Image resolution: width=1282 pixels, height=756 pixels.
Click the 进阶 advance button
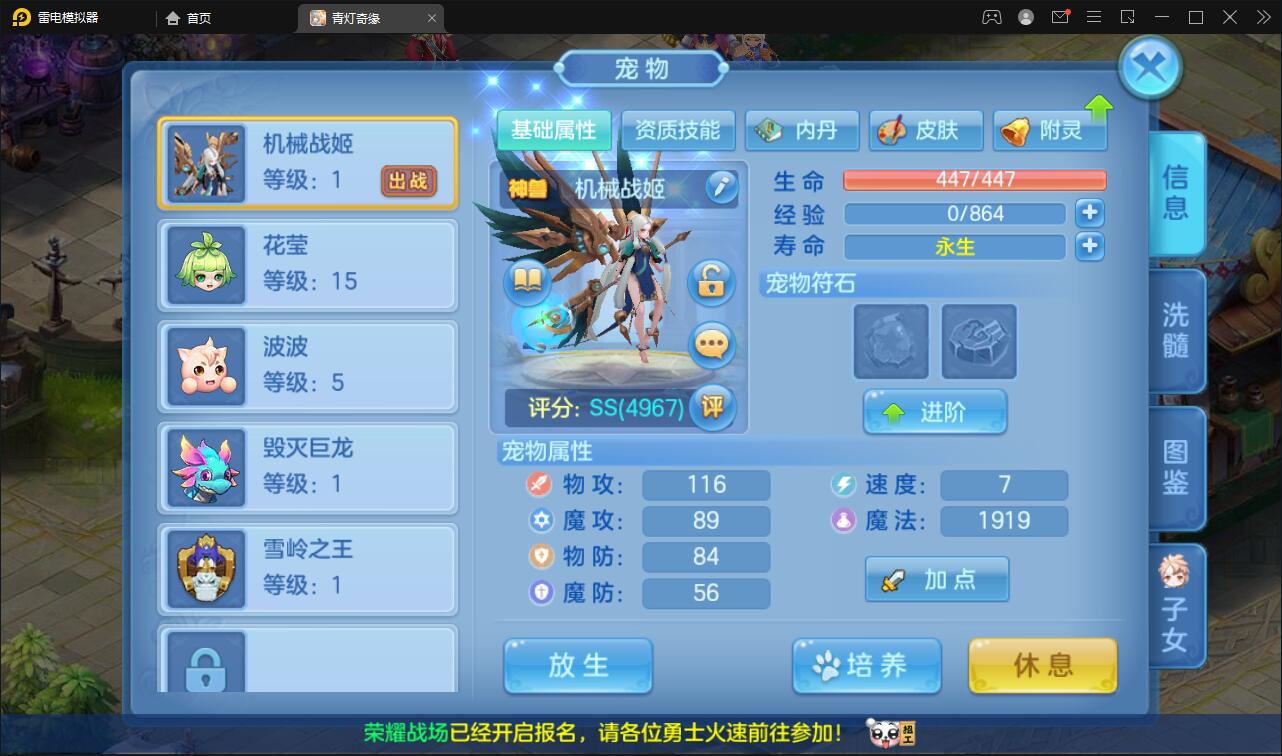935,411
